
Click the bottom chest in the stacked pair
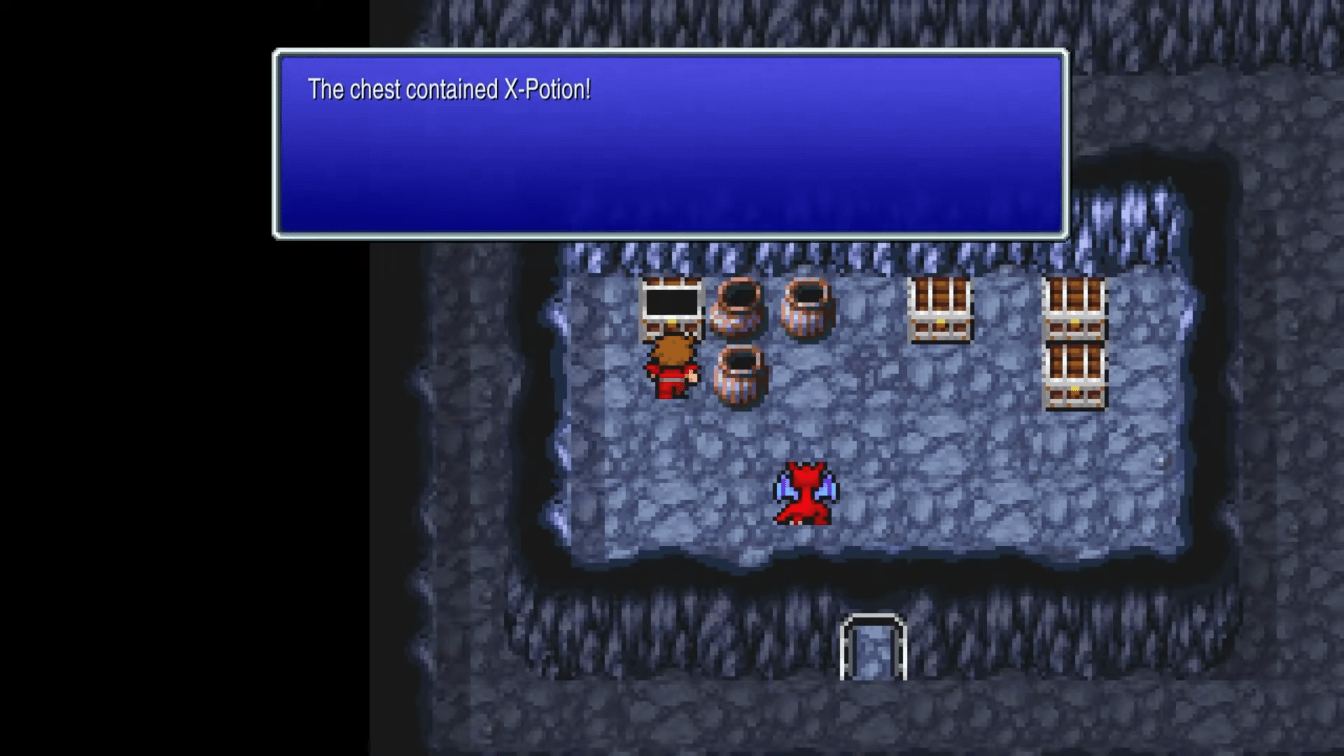pyautogui.click(x=1075, y=375)
